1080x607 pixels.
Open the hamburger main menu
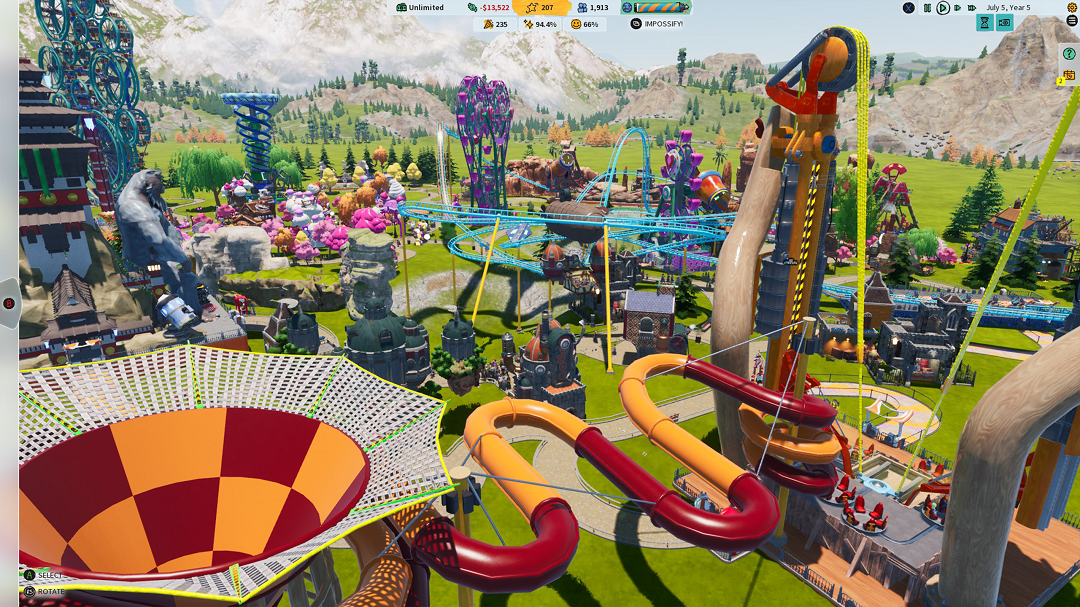(1072, 22)
